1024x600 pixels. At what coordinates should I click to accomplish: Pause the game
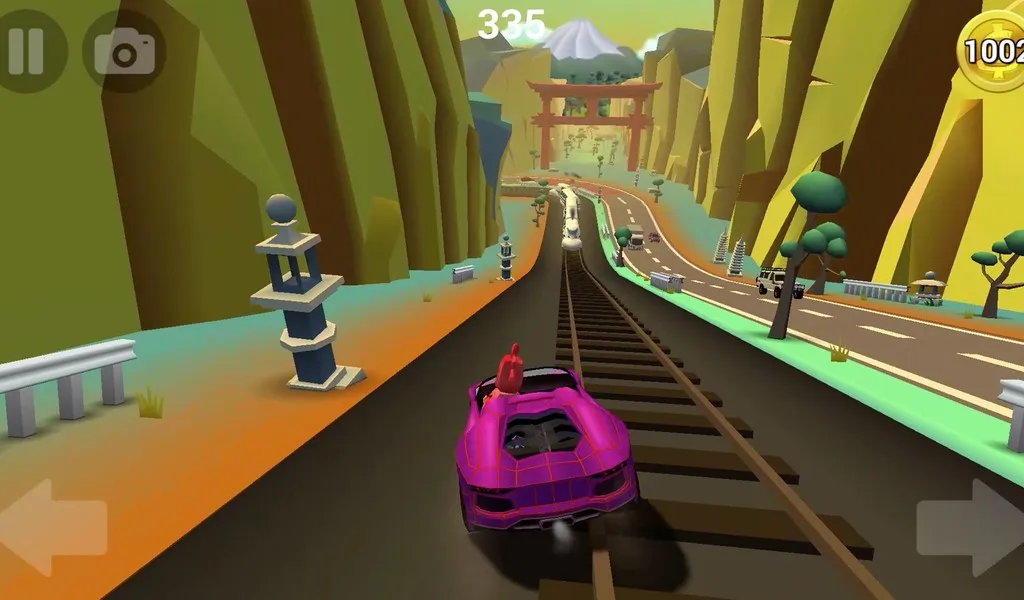click(27, 50)
